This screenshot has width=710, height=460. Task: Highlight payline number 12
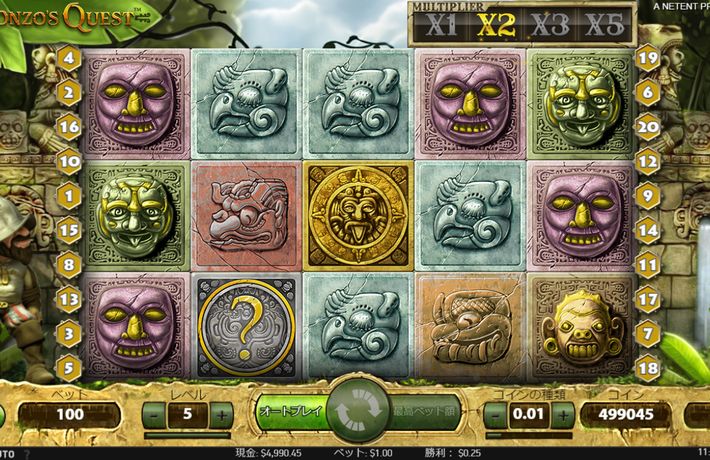point(647,160)
